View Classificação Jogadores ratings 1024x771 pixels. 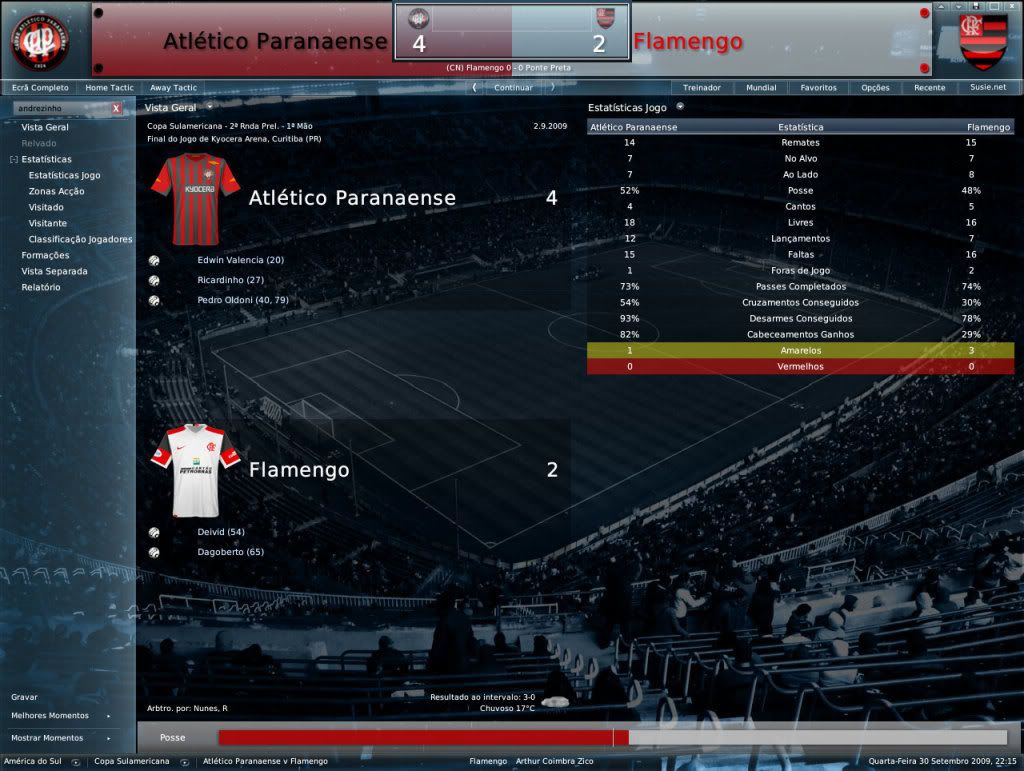coord(80,240)
